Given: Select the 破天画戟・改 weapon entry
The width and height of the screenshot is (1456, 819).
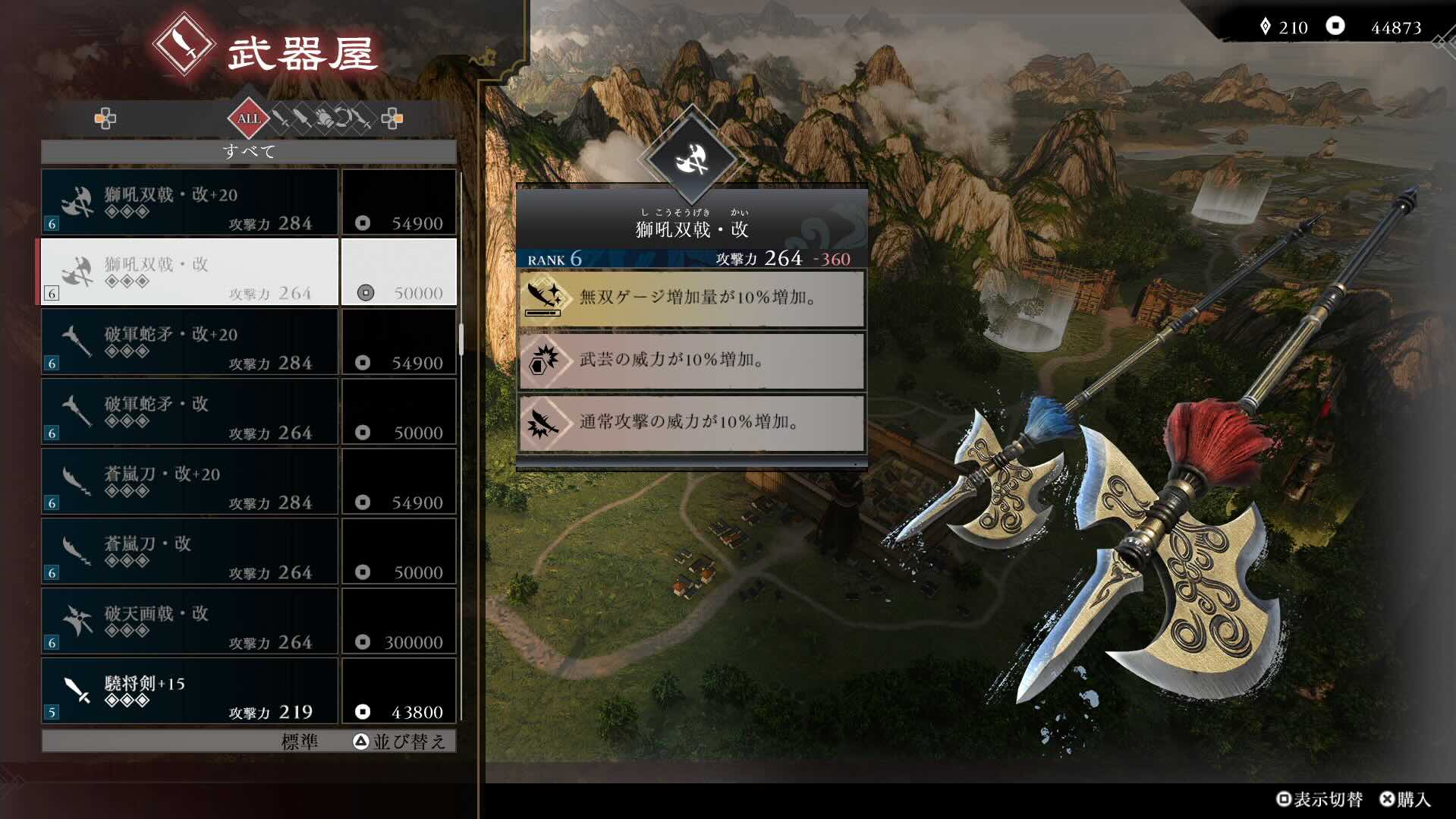Looking at the screenshot, I should pos(190,621).
